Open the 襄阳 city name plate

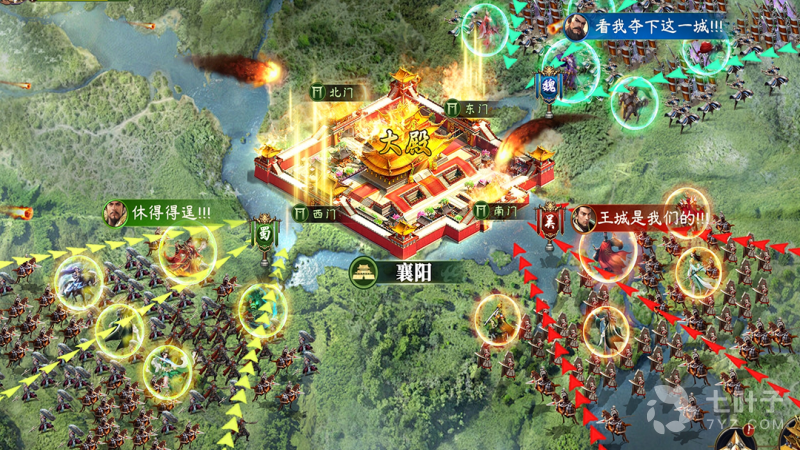click(394, 271)
